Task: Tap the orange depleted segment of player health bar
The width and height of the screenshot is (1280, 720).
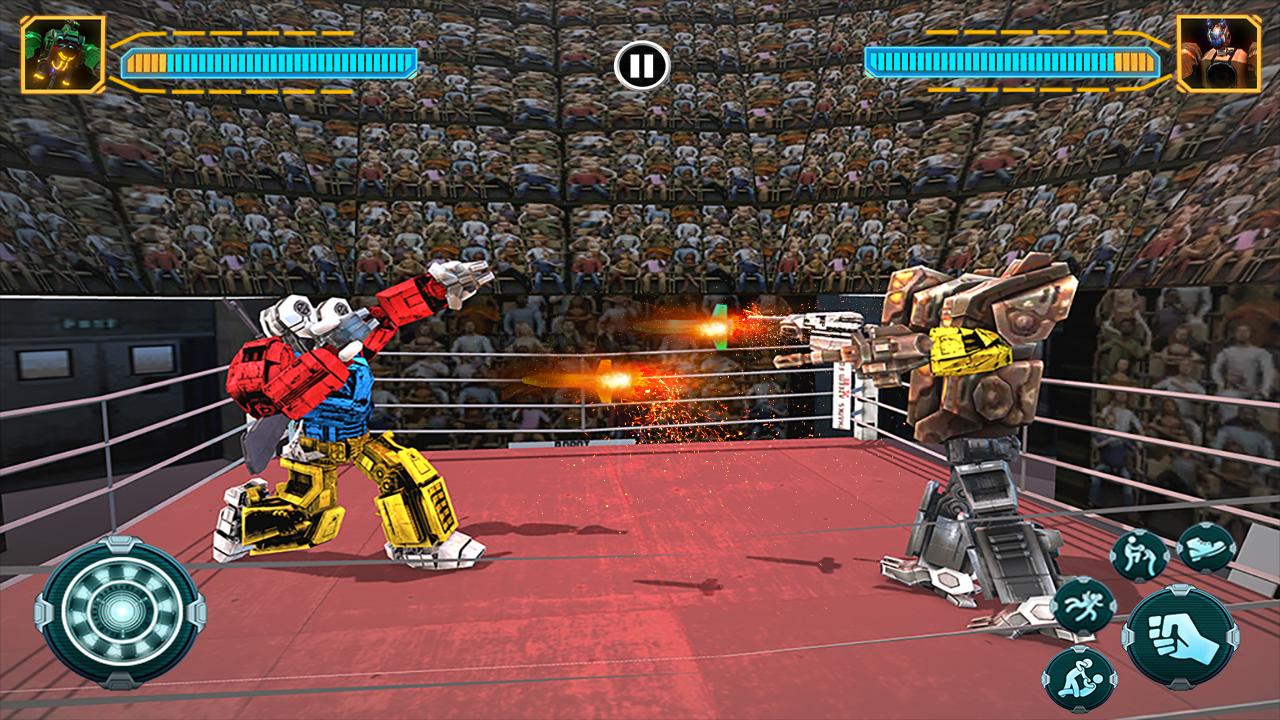Action: [x=146, y=62]
